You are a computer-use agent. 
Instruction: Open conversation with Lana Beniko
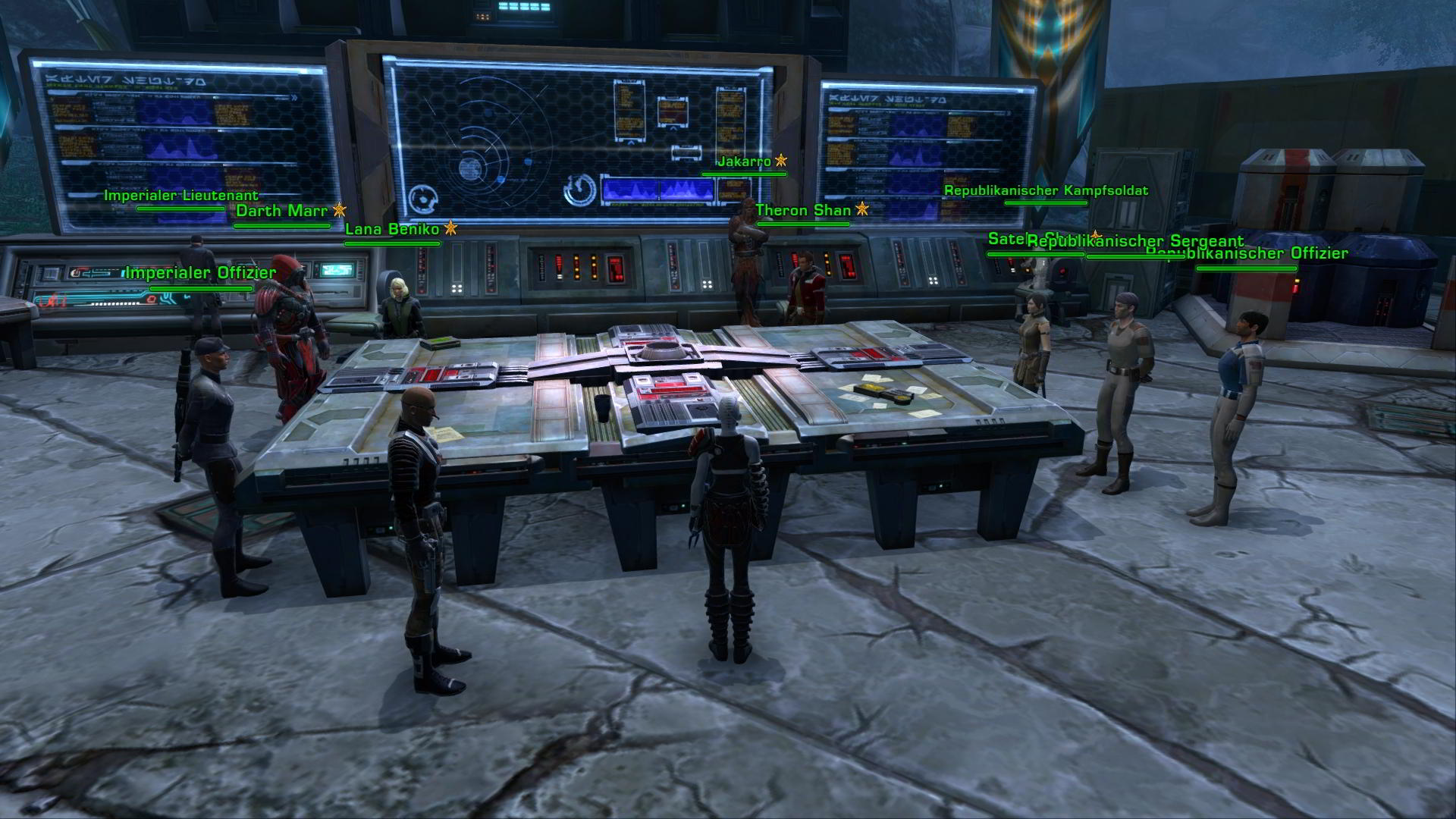coord(392,230)
